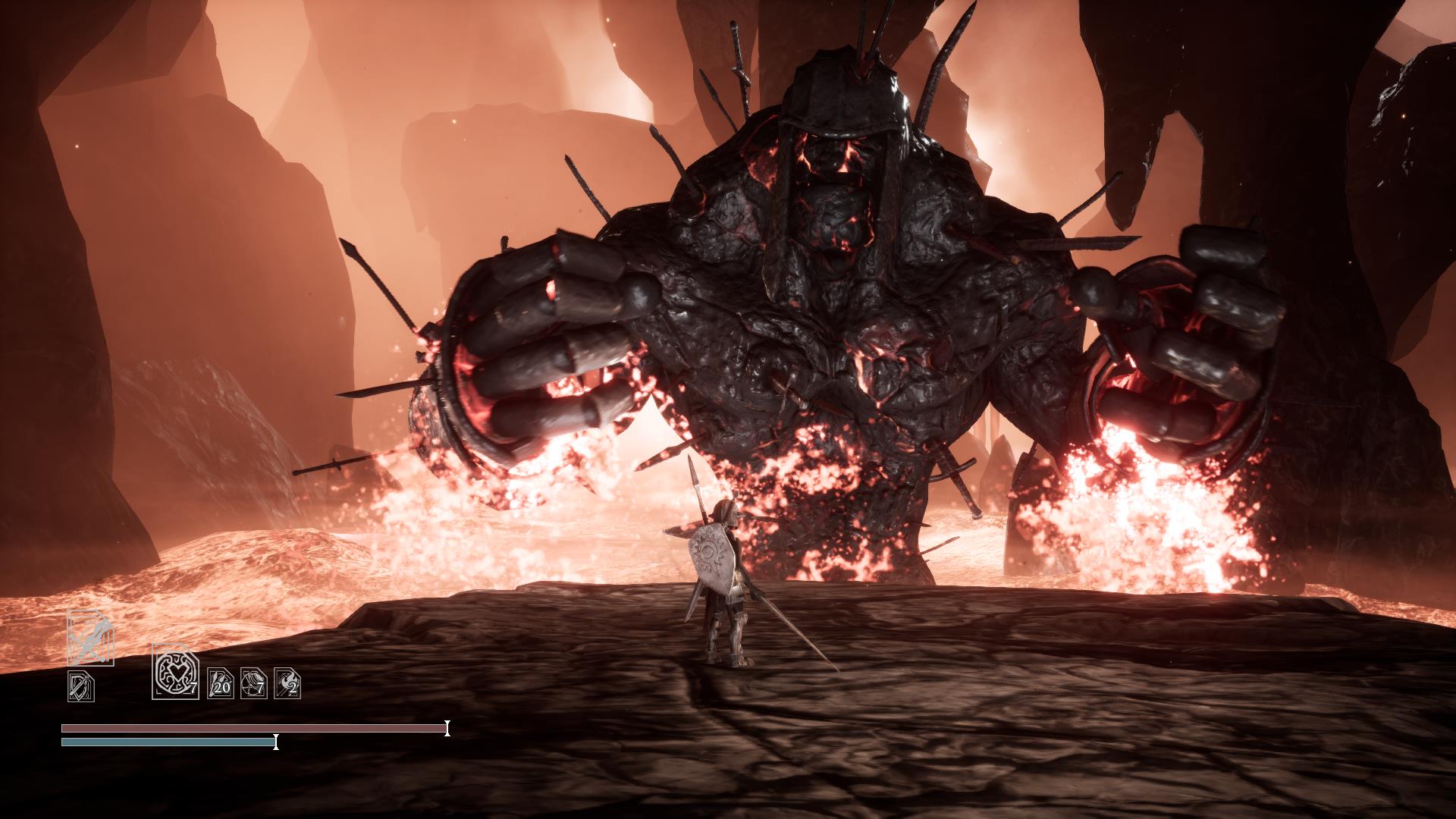
Task: Click the count number on the firebomb icon
Action: tap(293, 689)
